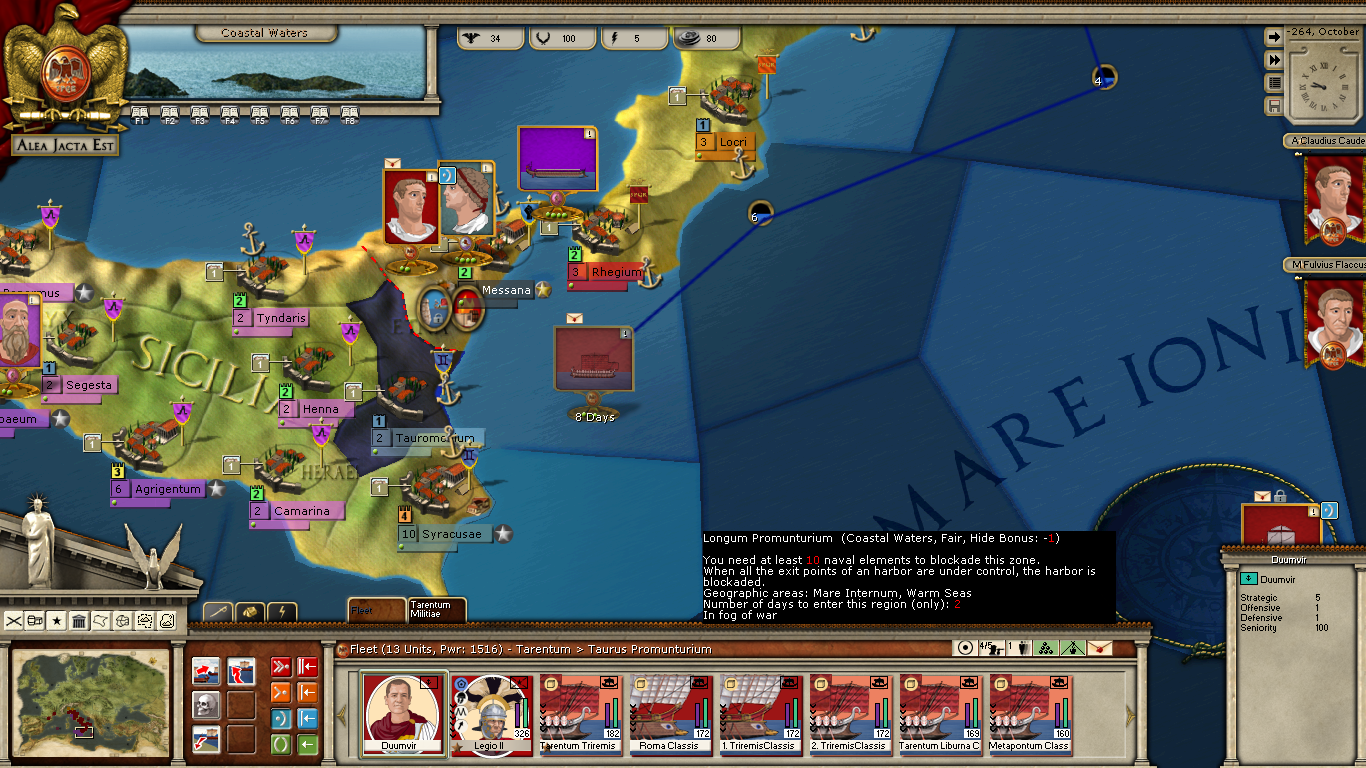Choose the Tarentum Triremis ship card
The width and height of the screenshot is (1366, 768).
point(580,713)
